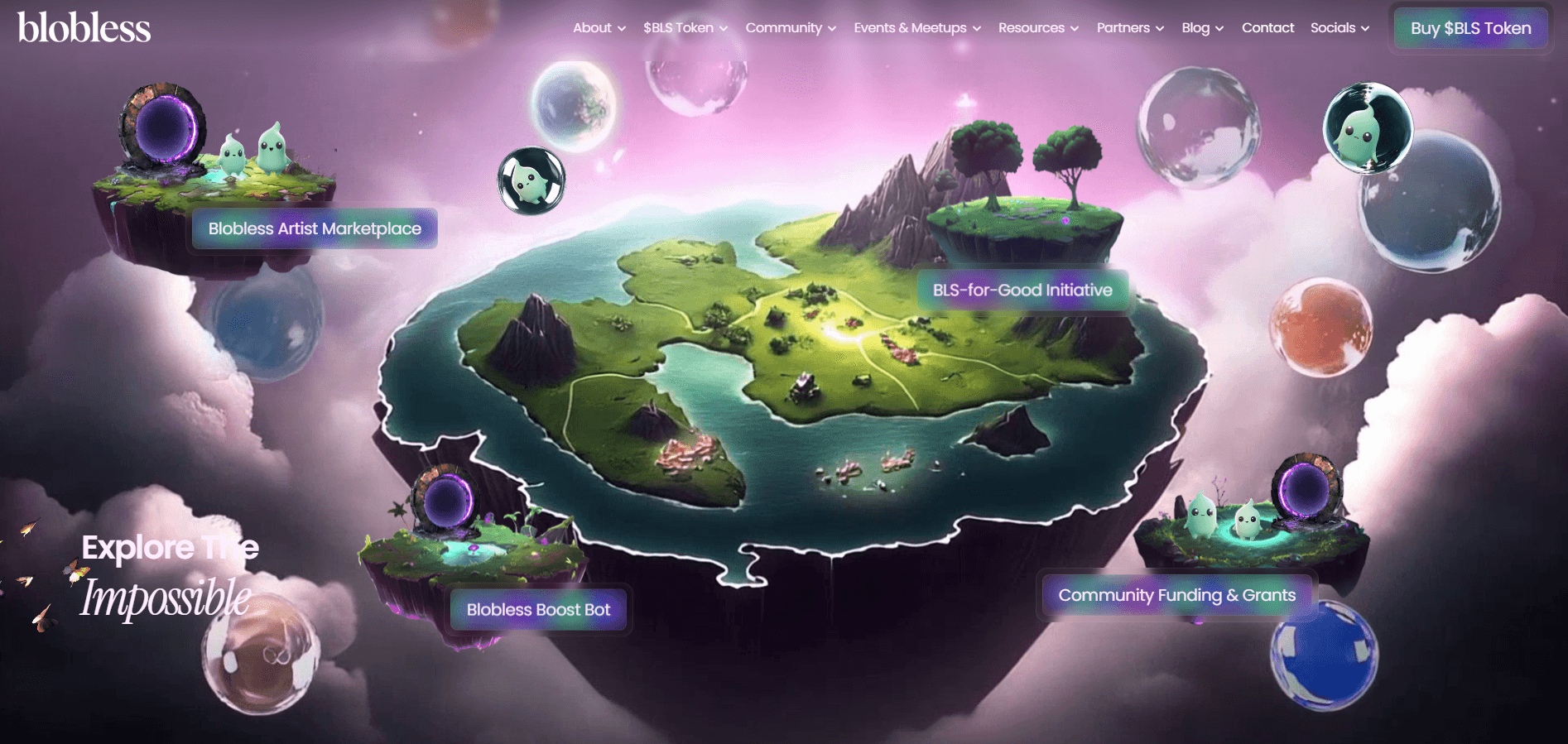The width and height of the screenshot is (1568, 744).
Task: Open the Community dropdown
Action: (x=790, y=28)
